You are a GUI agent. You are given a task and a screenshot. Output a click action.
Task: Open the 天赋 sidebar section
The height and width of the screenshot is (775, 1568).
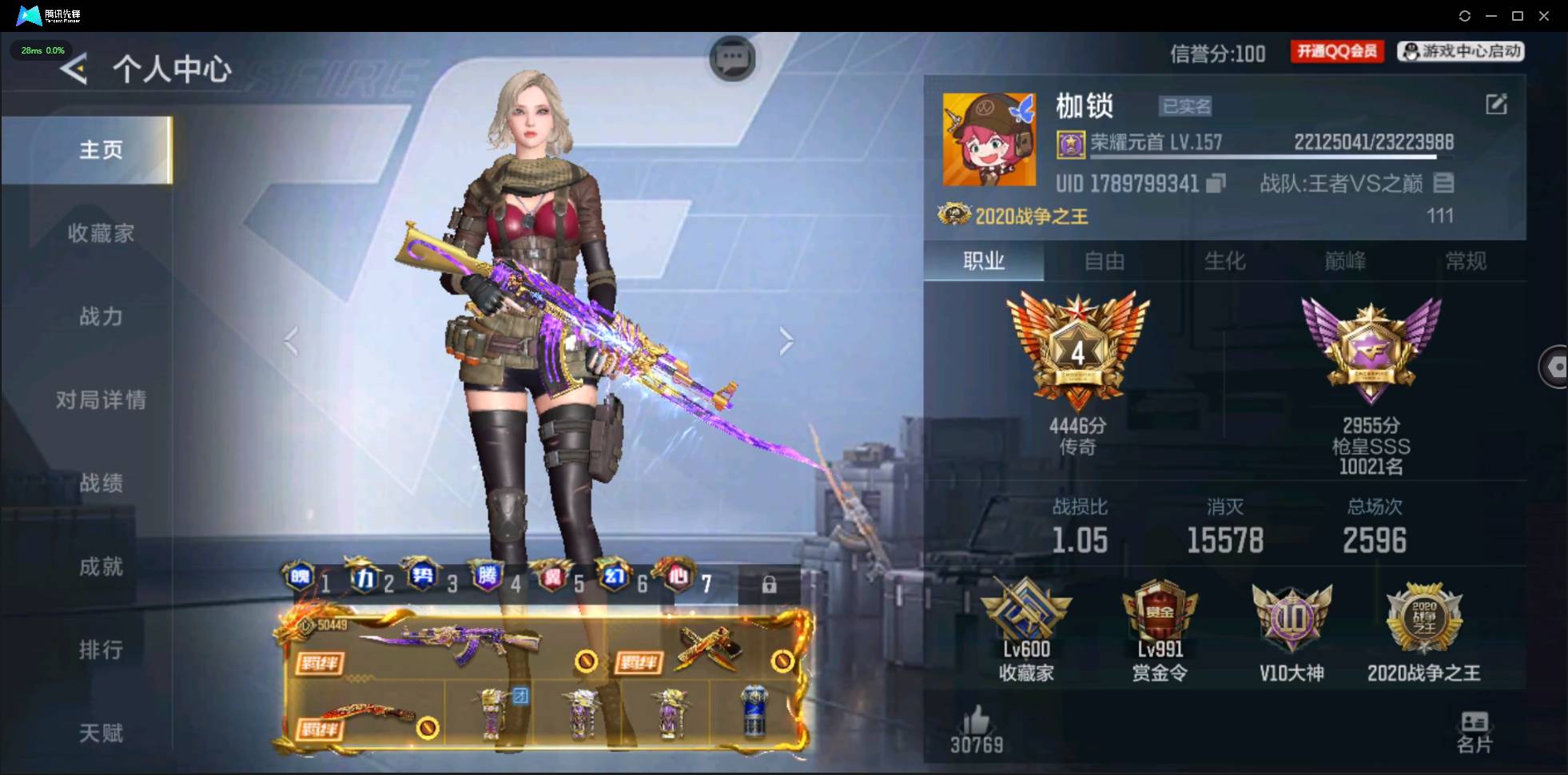tap(101, 733)
